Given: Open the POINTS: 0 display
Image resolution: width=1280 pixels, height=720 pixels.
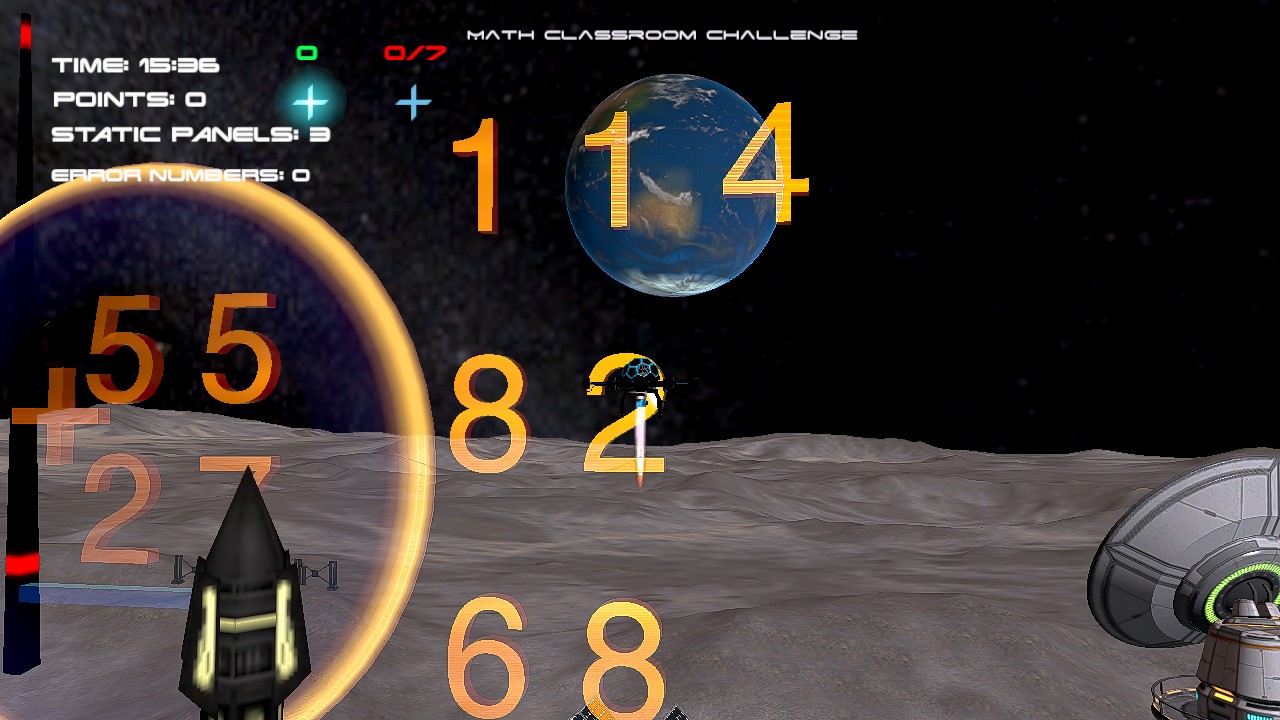Looking at the screenshot, I should click(x=130, y=98).
